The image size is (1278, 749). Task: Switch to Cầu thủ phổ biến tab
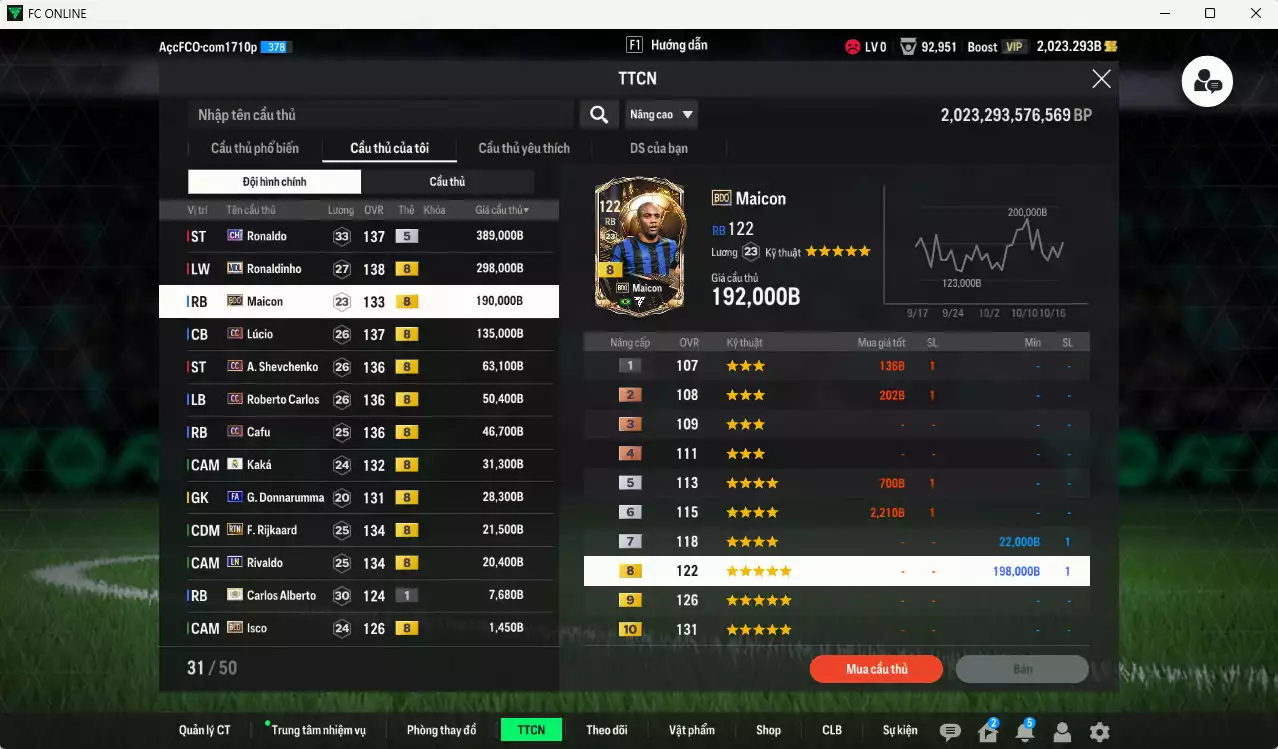click(x=254, y=148)
